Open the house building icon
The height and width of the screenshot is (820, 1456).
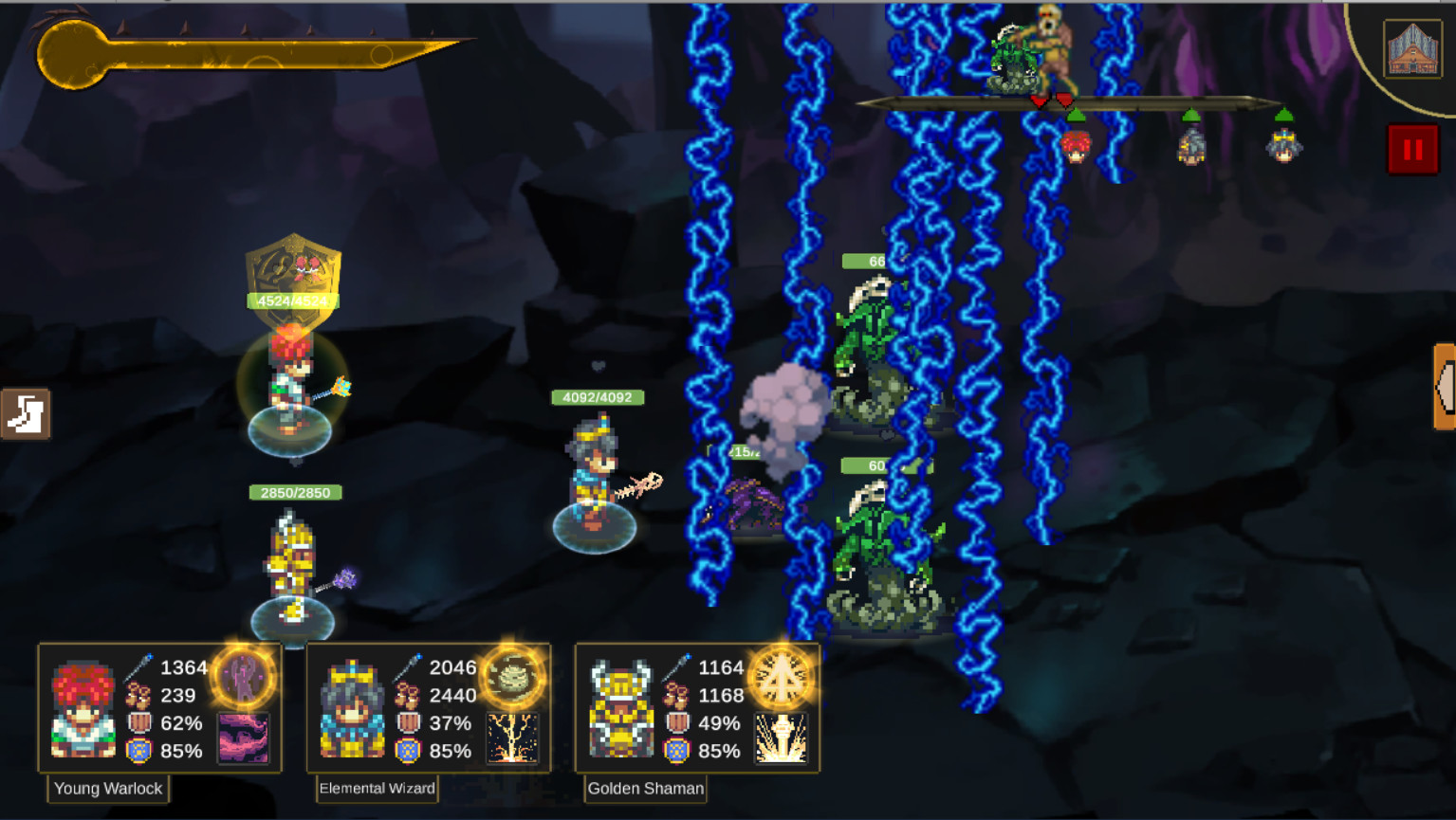pos(1412,48)
